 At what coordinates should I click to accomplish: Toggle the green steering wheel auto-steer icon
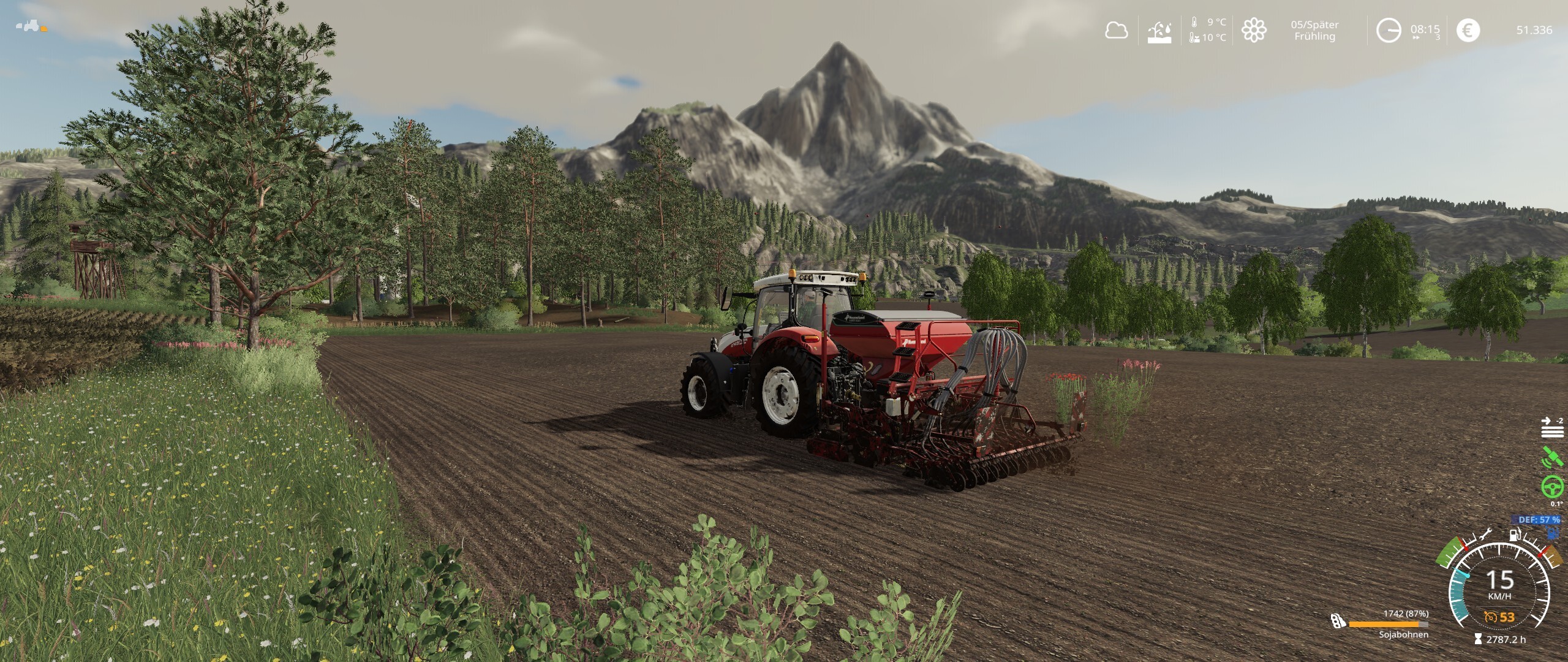click(x=1553, y=487)
